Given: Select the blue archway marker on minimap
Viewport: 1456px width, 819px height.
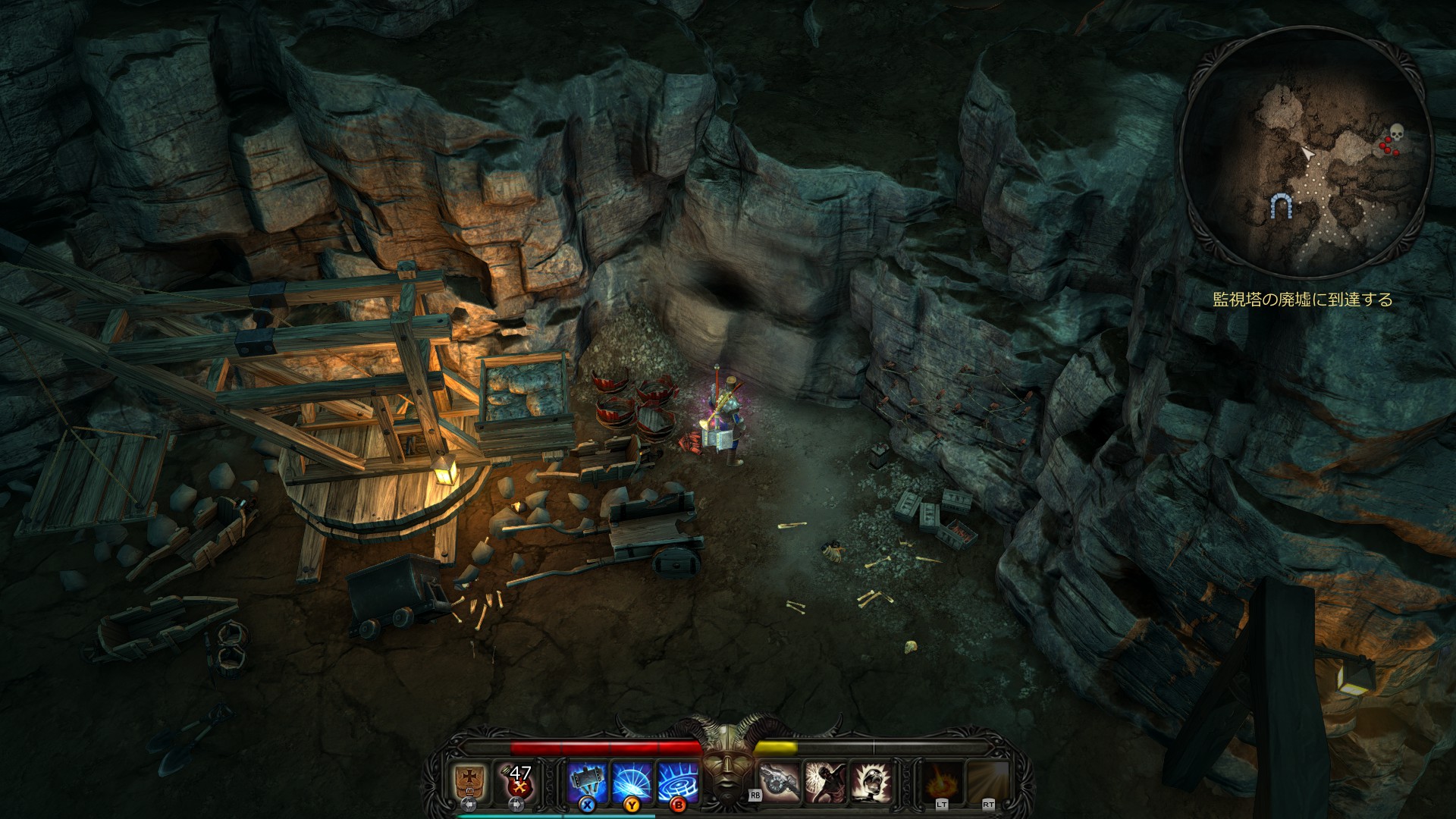Looking at the screenshot, I should 1282,206.
